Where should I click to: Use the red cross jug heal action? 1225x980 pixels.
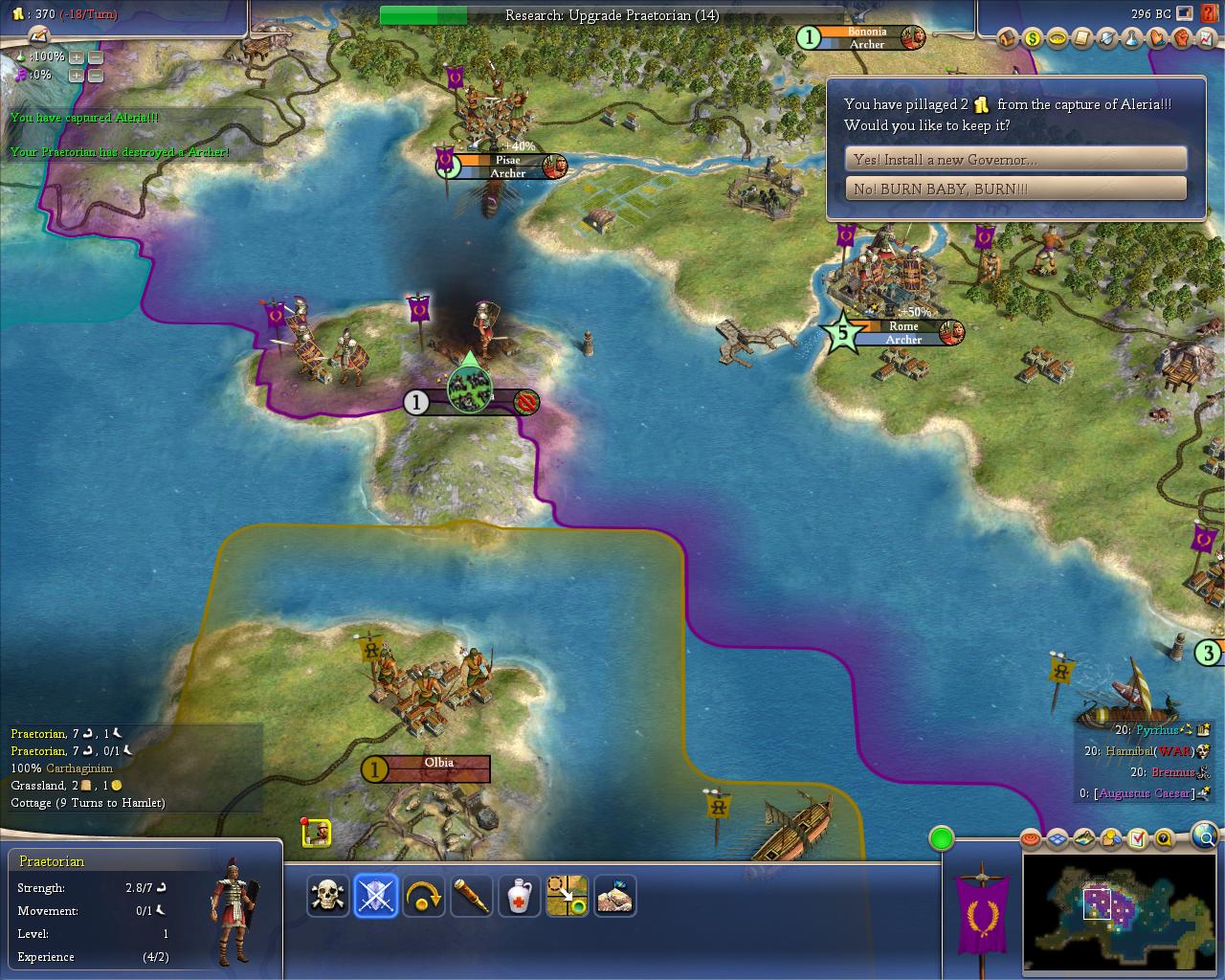click(520, 897)
